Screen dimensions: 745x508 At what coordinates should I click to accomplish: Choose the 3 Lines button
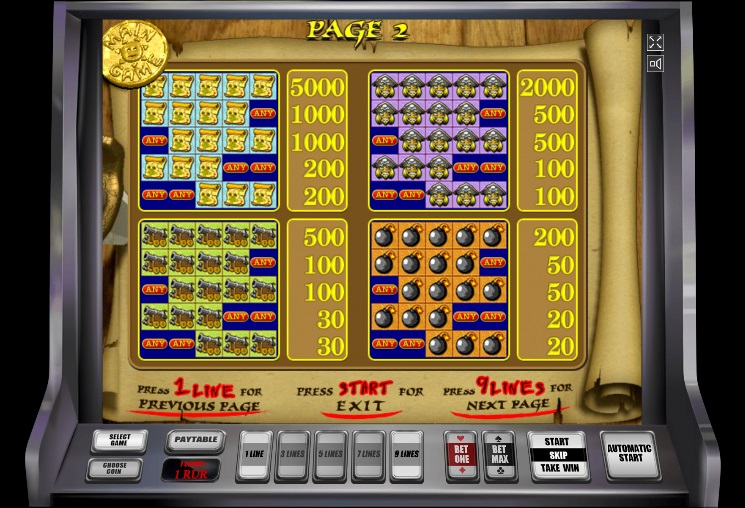coord(292,455)
